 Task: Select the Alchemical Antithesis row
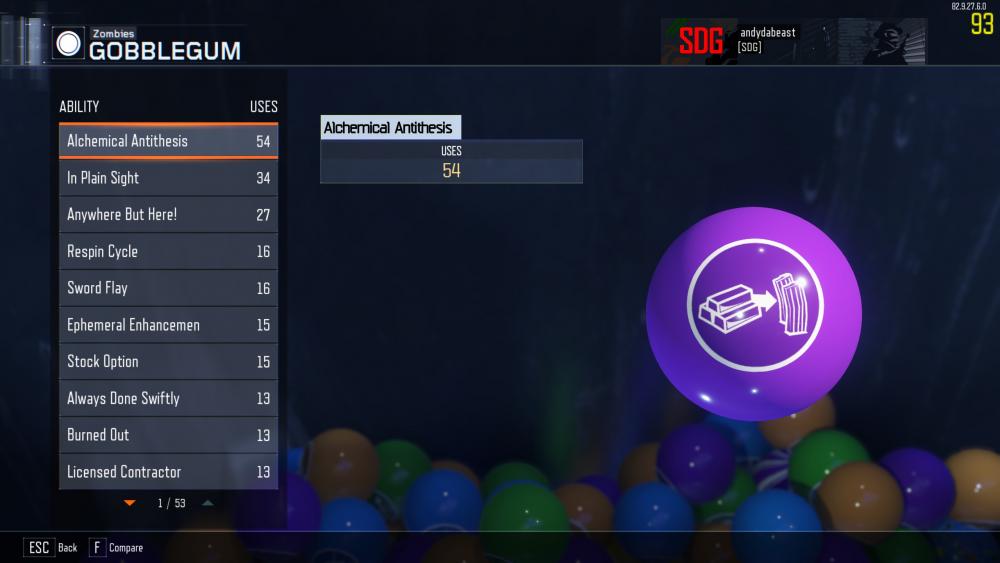pyautogui.click(x=168, y=141)
